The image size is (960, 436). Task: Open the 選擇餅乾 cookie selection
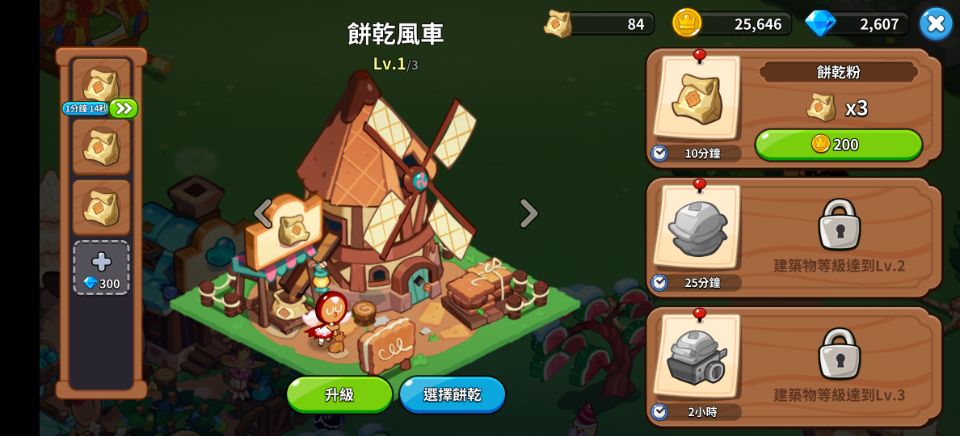point(452,394)
